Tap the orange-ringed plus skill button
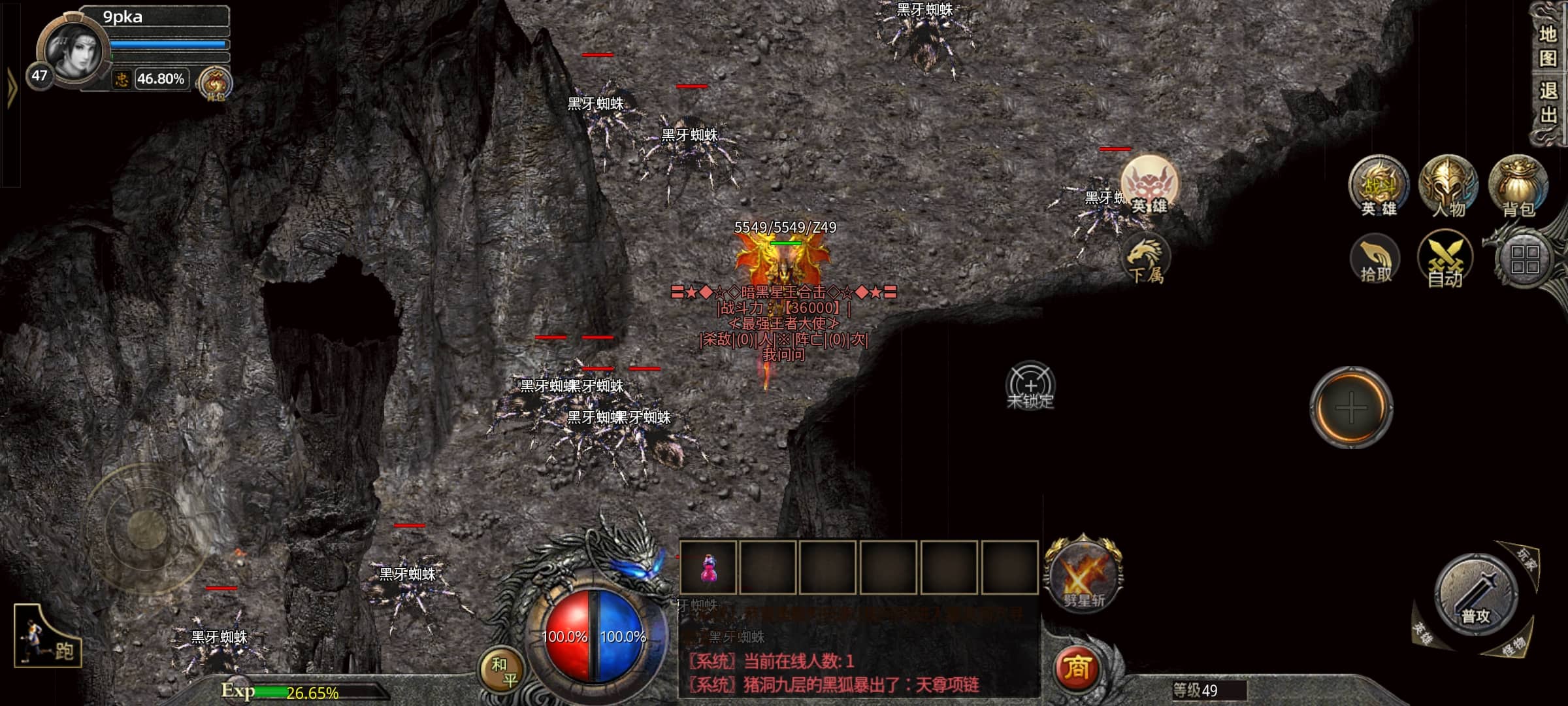 tap(1350, 408)
